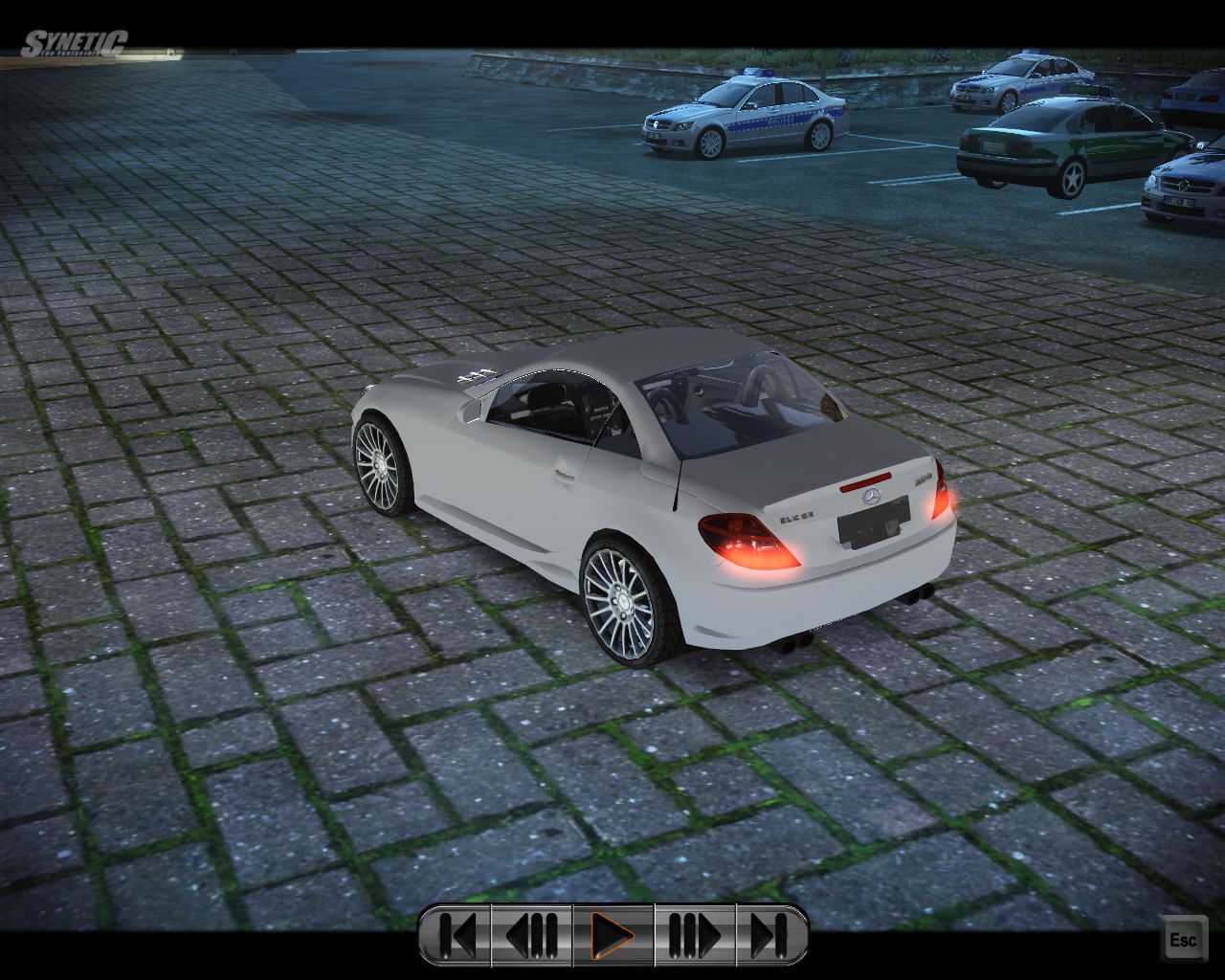Image resolution: width=1225 pixels, height=980 pixels.
Task: Rewind the replay
Action: [x=532, y=935]
